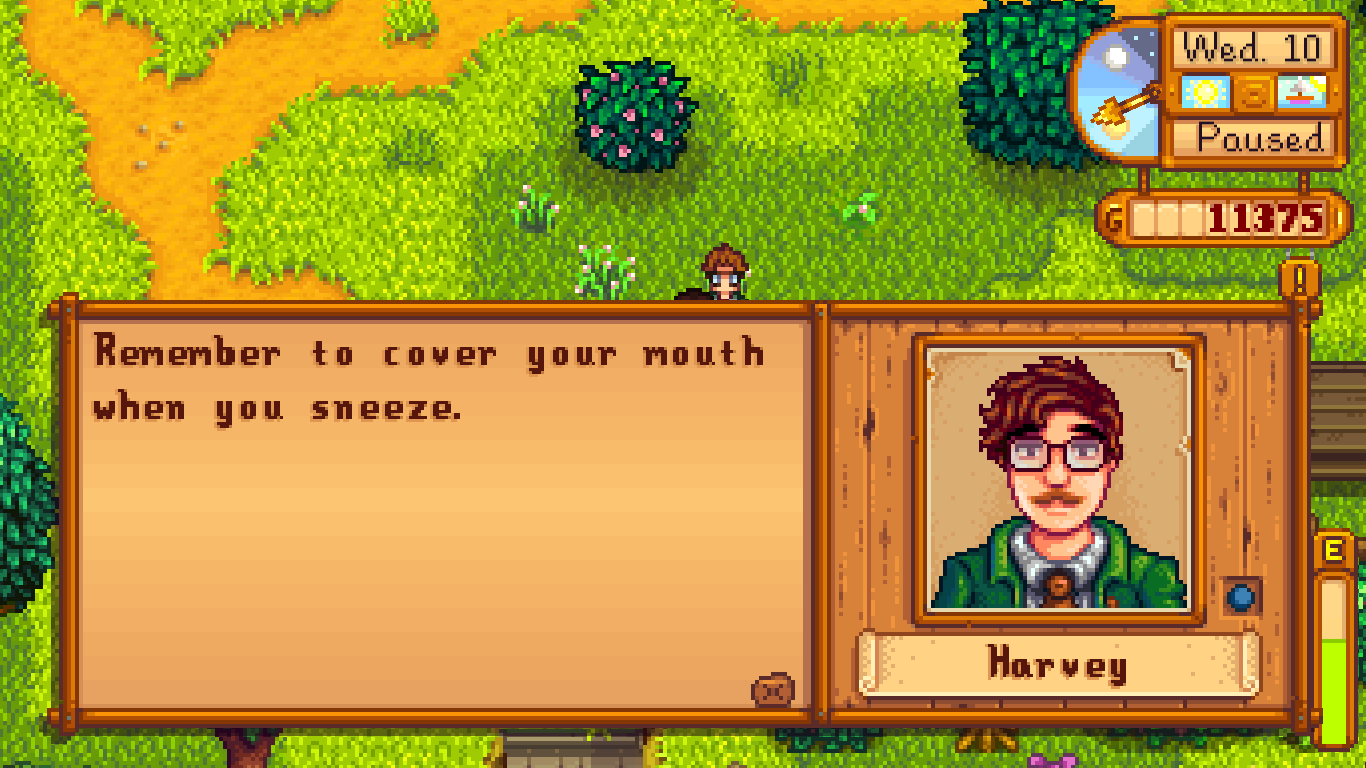Close the dialogue with the X icon
The image size is (1366, 768).
pos(773,690)
